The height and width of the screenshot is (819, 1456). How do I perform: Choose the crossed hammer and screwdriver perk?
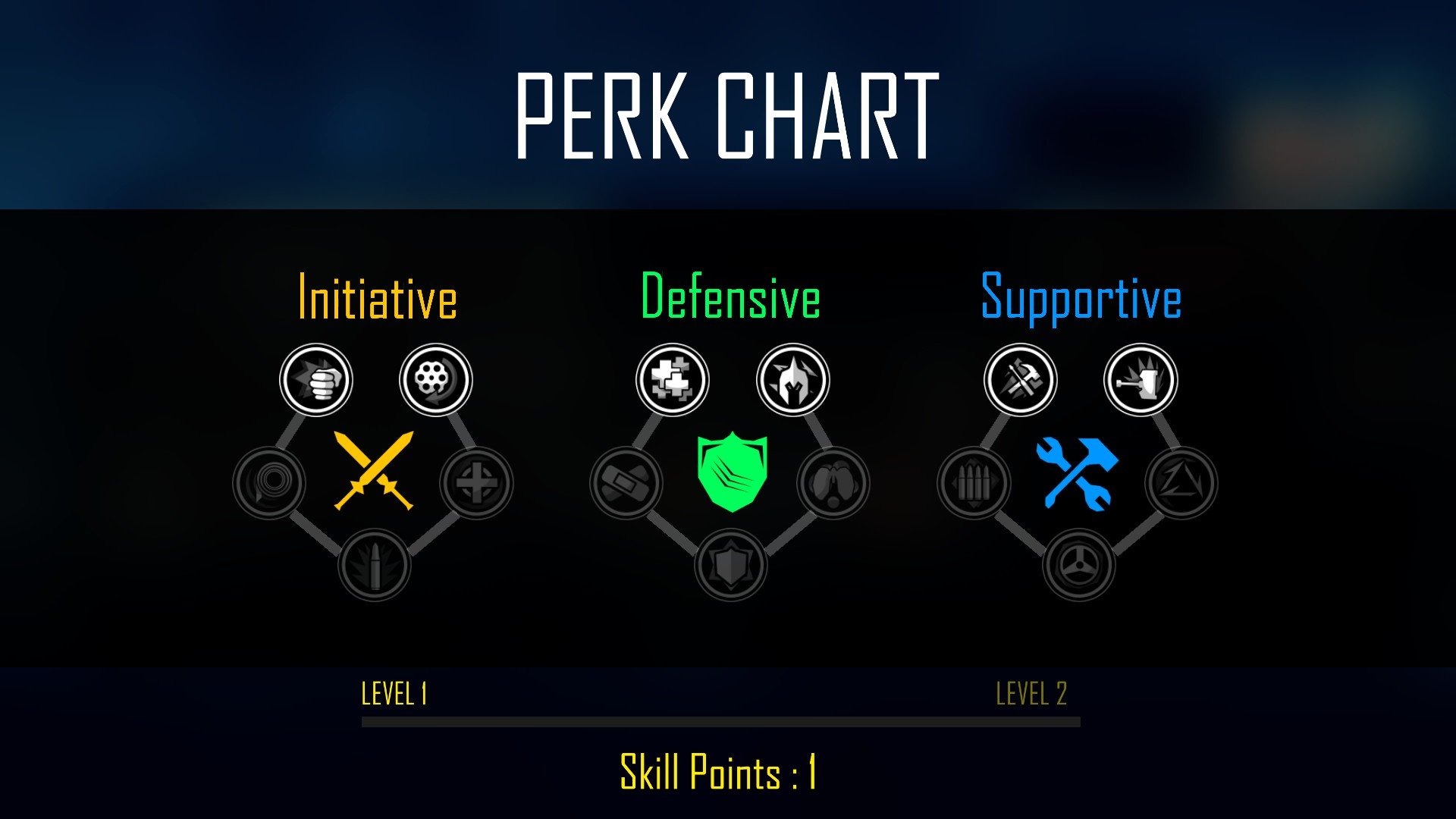point(1021,380)
